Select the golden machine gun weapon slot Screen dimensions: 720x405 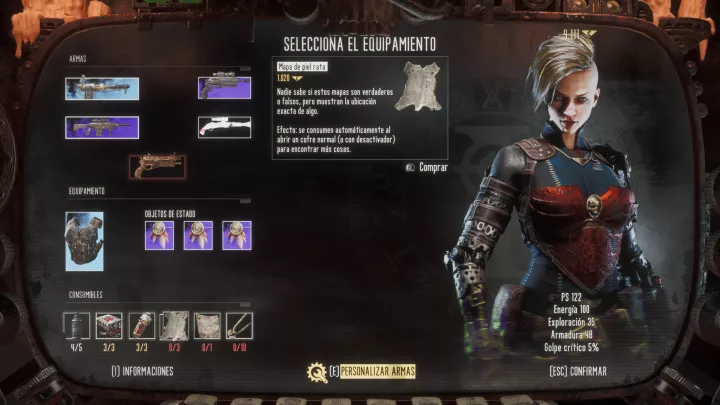coord(102,88)
